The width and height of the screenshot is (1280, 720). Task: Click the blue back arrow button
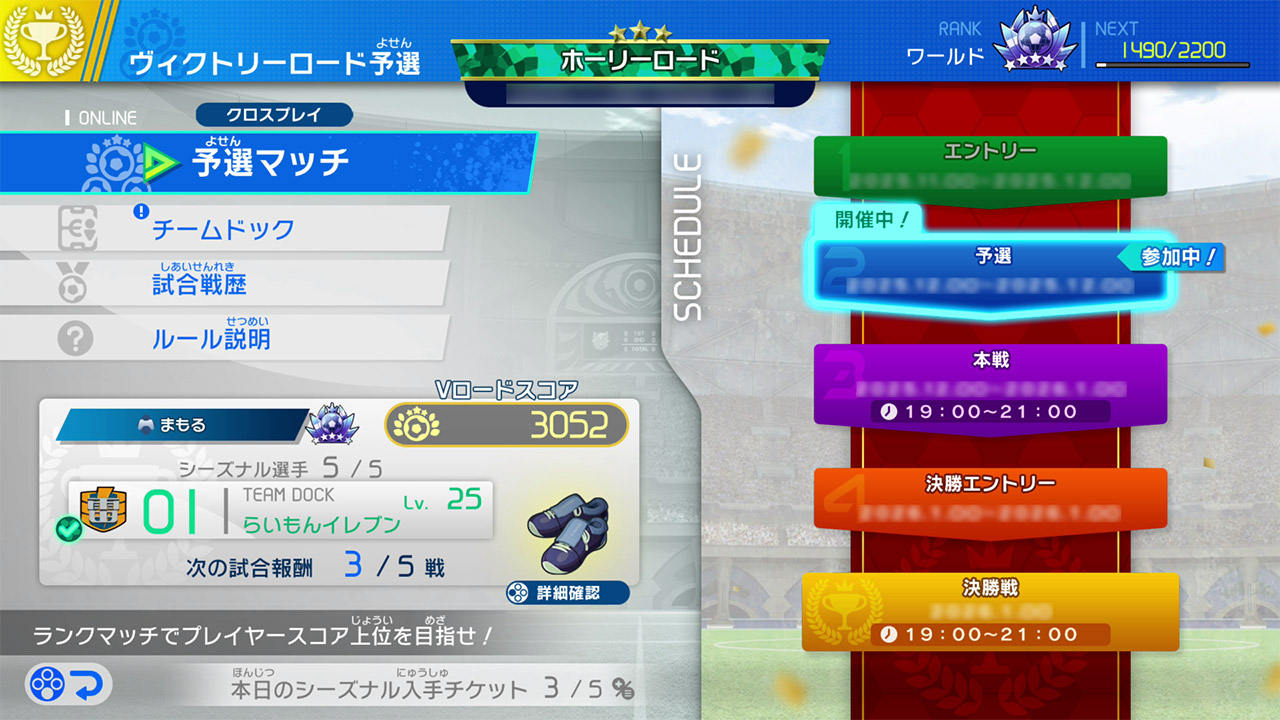click(69, 685)
